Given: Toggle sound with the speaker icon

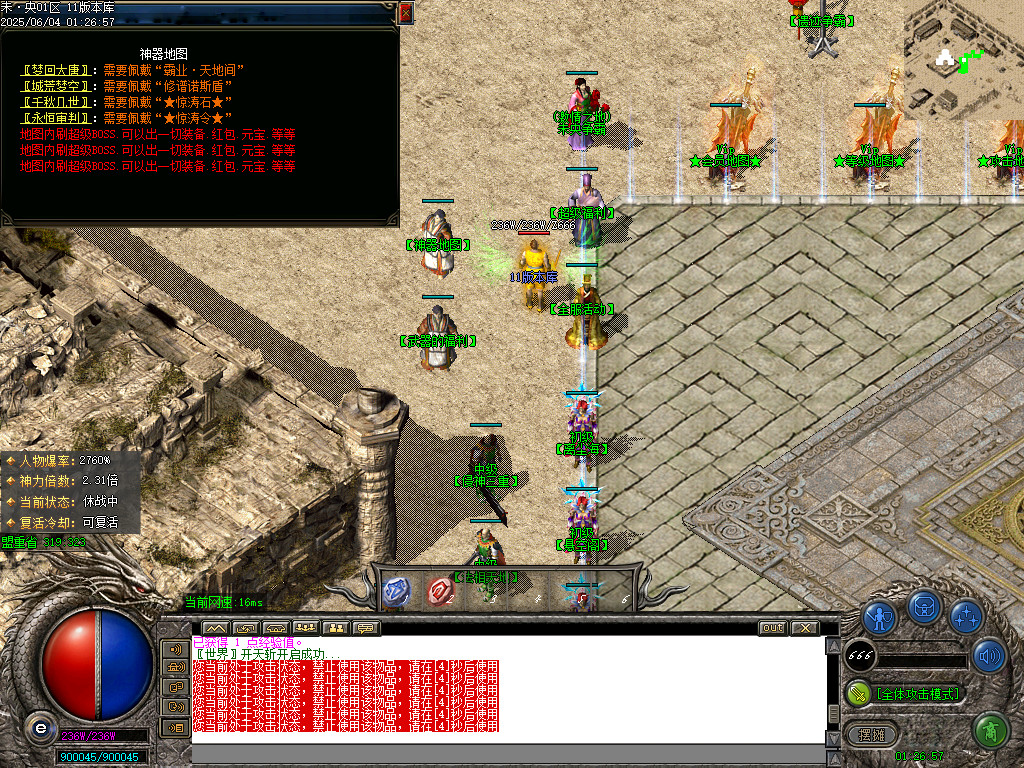Looking at the screenshot, I should click(x=989, y=655).
